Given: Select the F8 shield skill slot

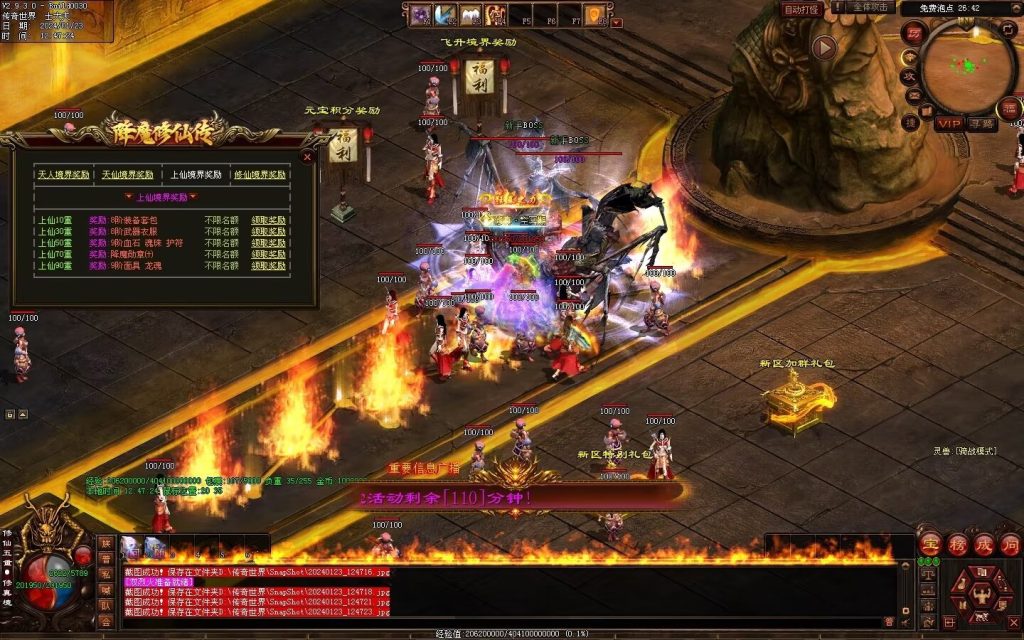Looking at the screenshot, I should (x=599, y=15).
